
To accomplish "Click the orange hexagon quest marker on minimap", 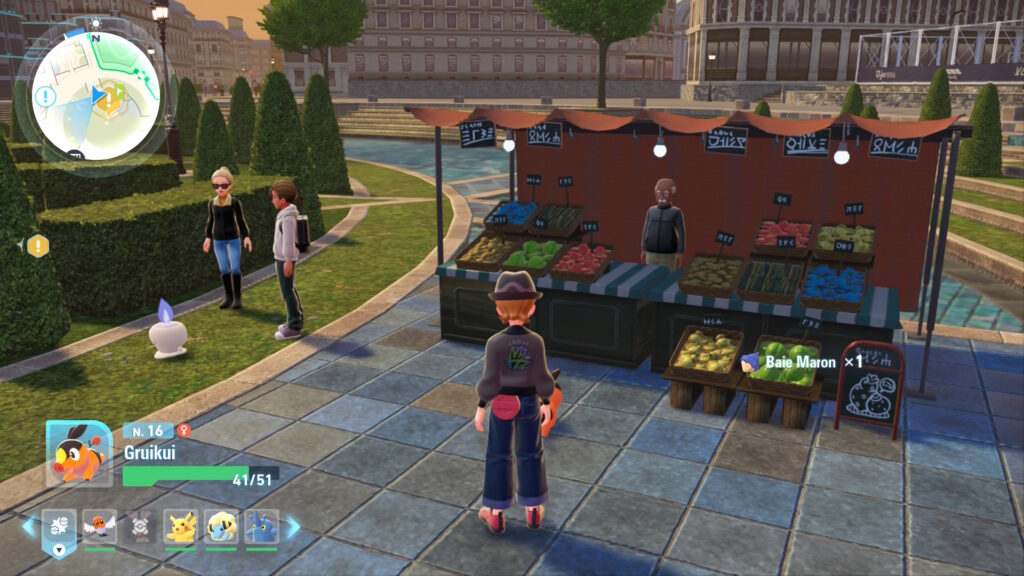I will [115, 96].
